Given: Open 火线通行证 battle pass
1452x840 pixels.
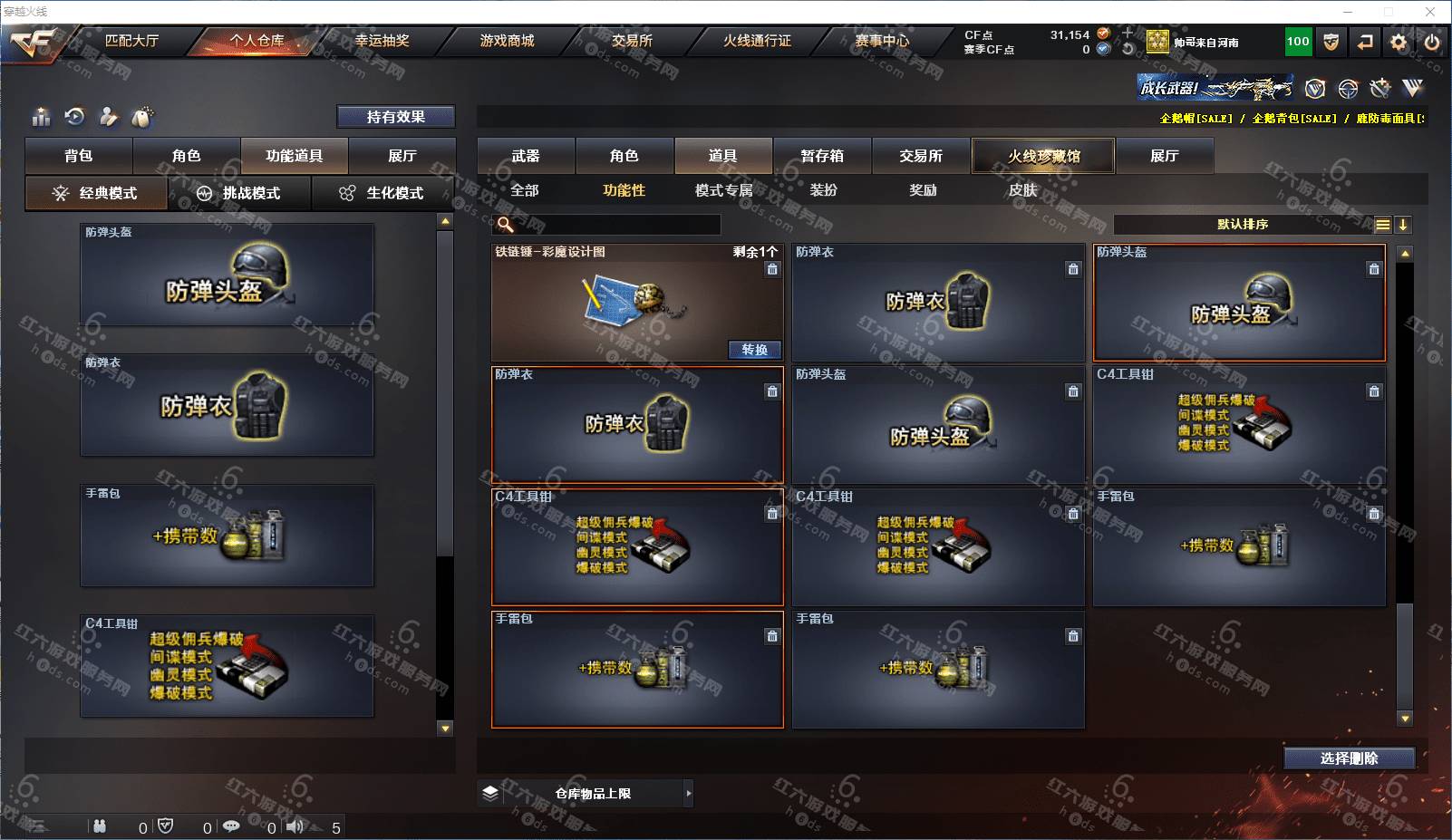Looking at the screenshot, I should point(757,41).
